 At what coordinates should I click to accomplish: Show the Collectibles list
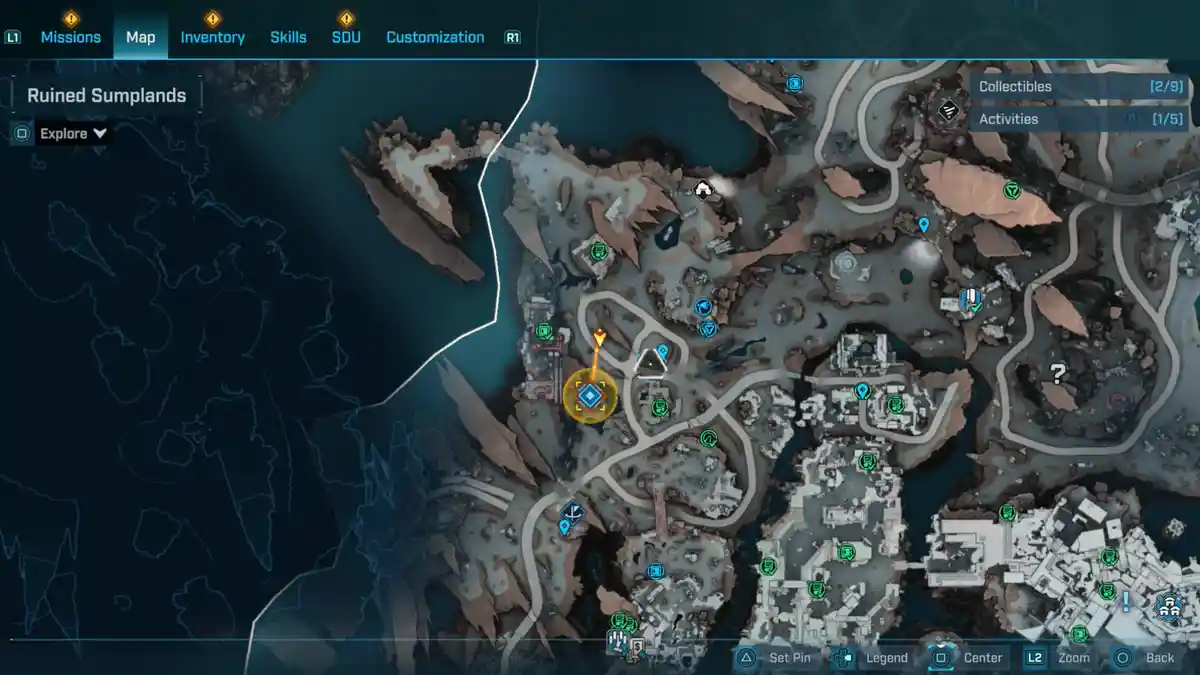[1068, 87]
